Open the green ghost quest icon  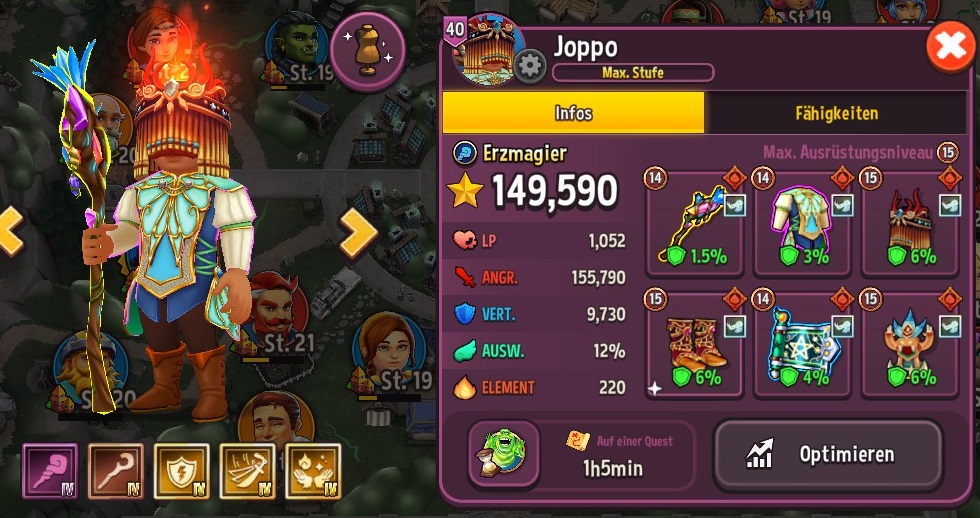tap(504, 456)
